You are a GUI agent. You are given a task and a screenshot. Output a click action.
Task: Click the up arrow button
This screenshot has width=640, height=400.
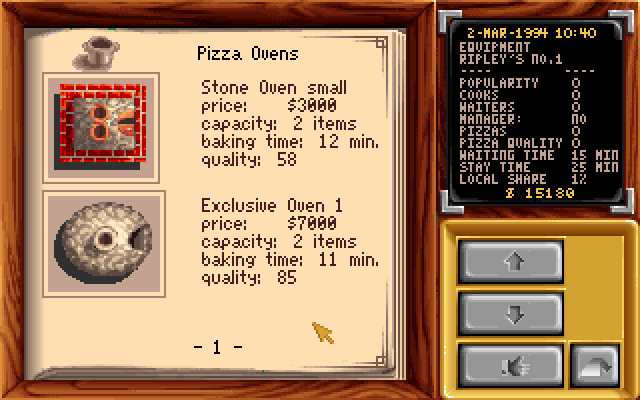pyautogui.click(x=516, y=262)
